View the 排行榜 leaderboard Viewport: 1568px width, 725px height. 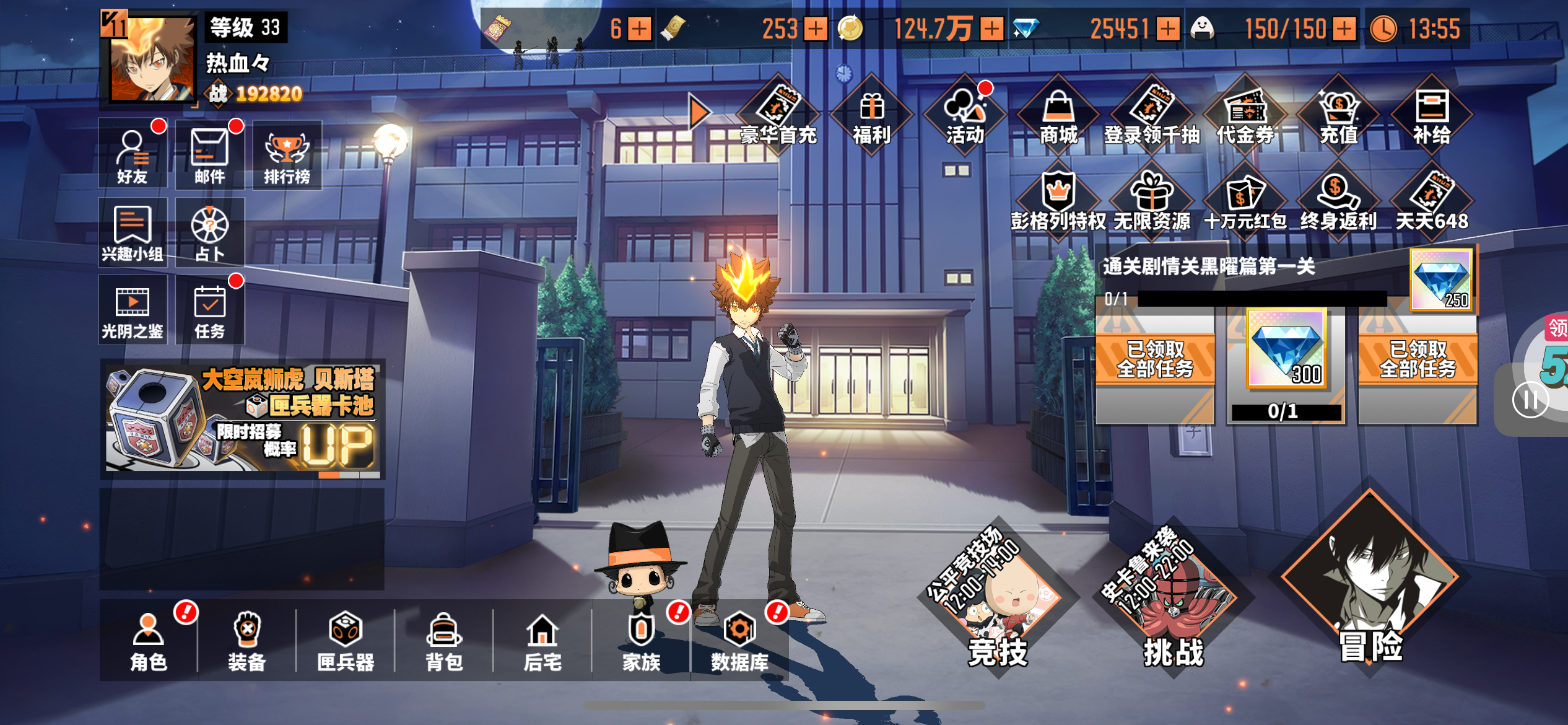(x=287, y=155)
